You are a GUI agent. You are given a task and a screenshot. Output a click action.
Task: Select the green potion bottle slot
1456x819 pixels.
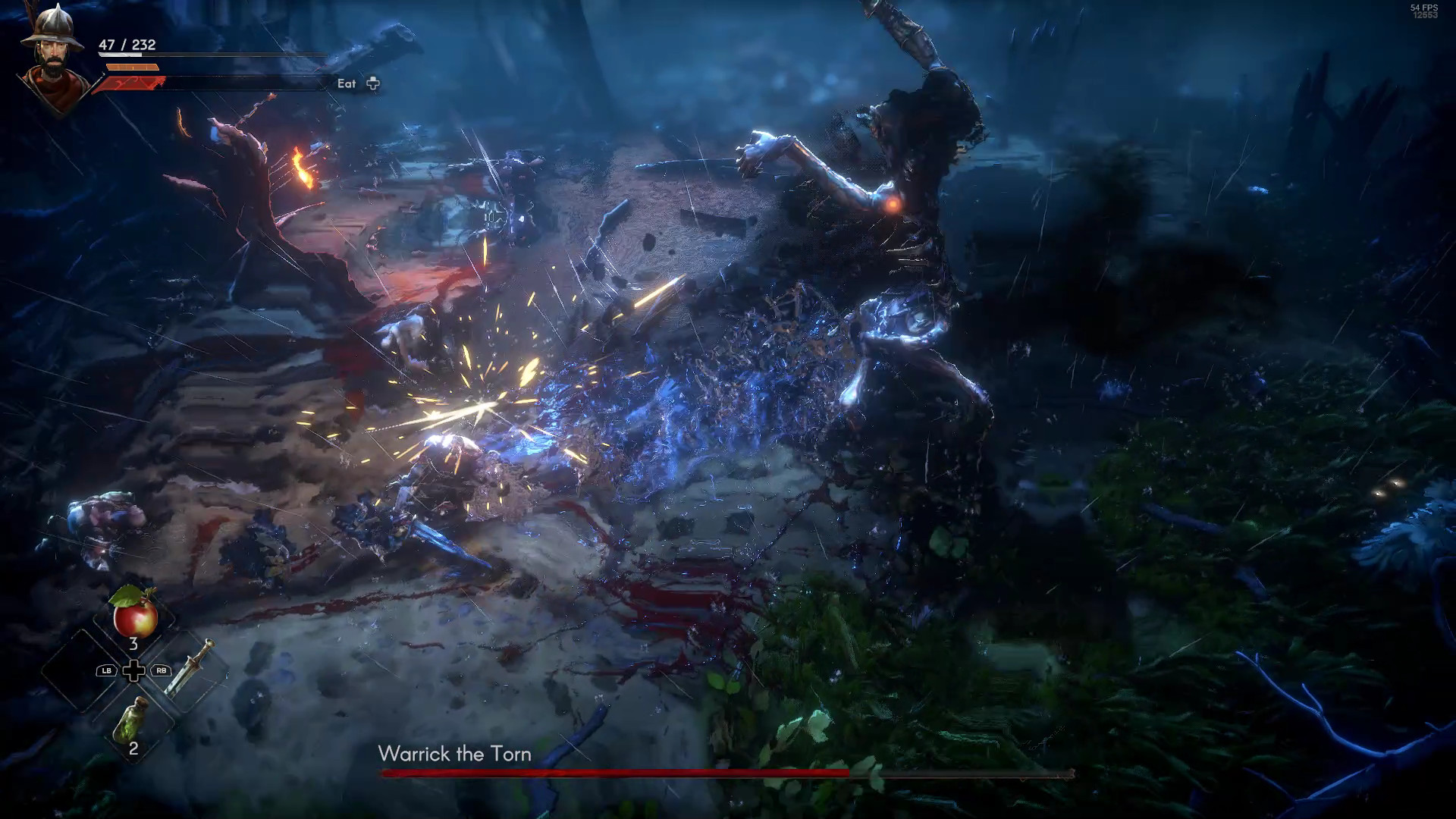pyautogui.click(x=132, y=720)
